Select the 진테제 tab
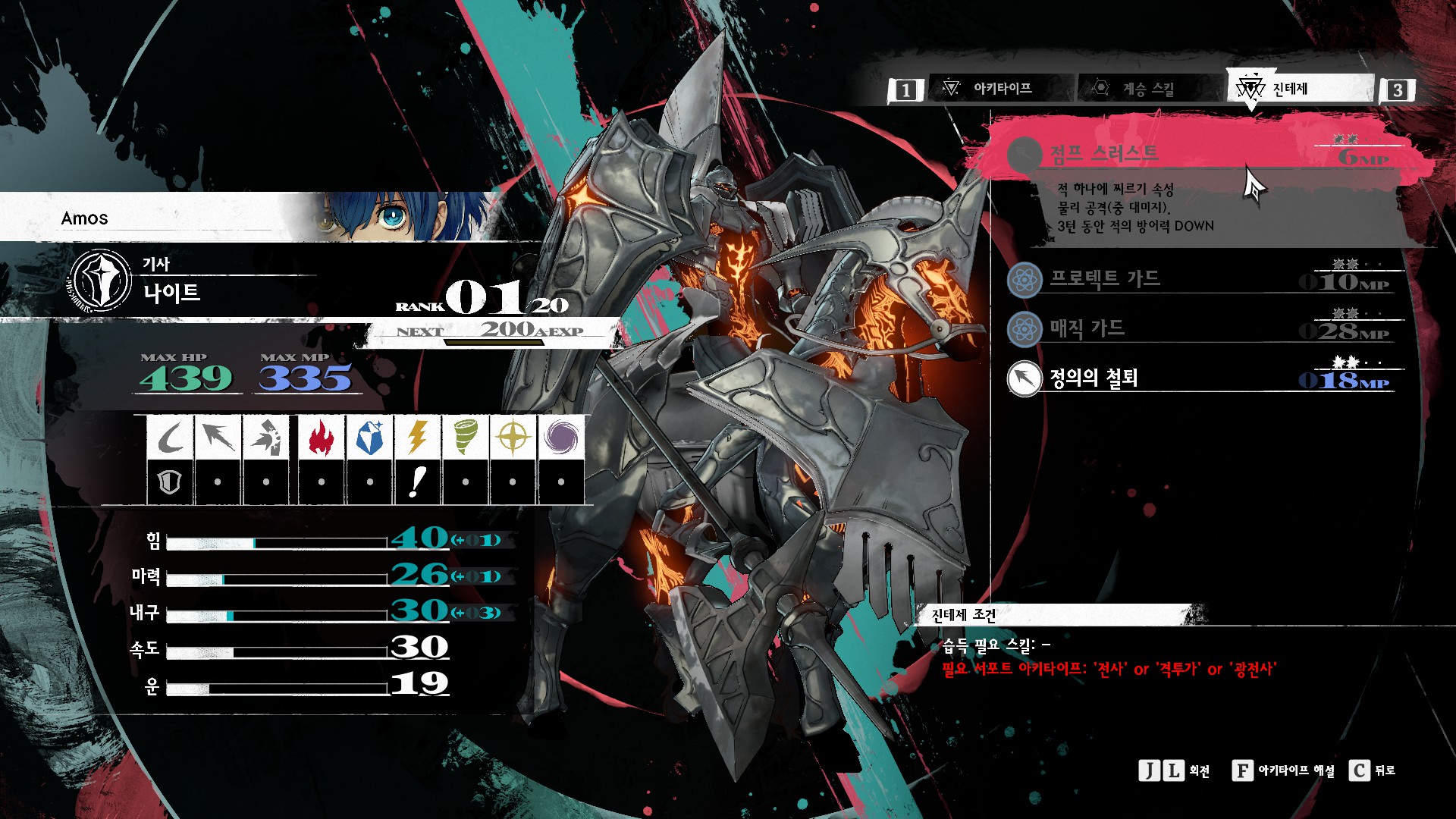Viewport: 1456px width, 819px height. 1289,89
